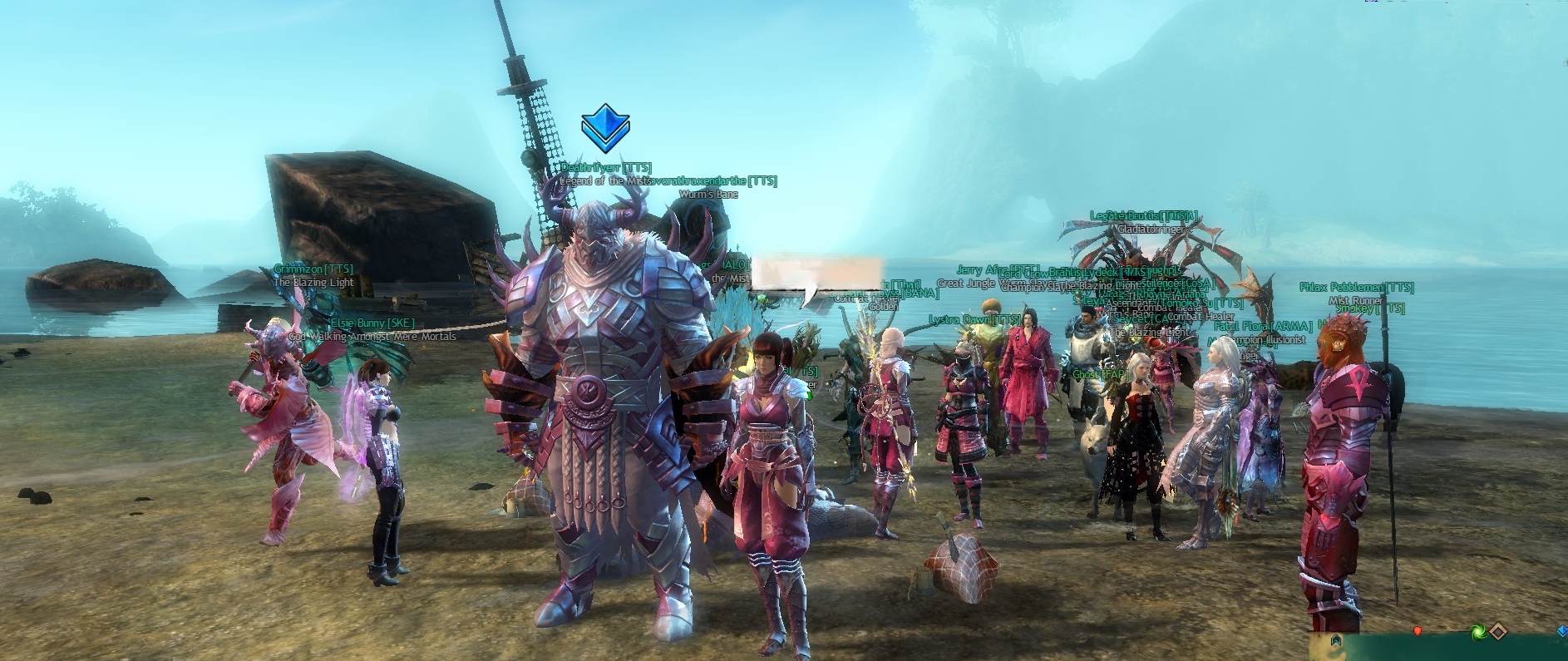Choose the Phlax Pebblemen [TTS] nameplate
The image size is (1568, 661).
(x=1356, y=288)
